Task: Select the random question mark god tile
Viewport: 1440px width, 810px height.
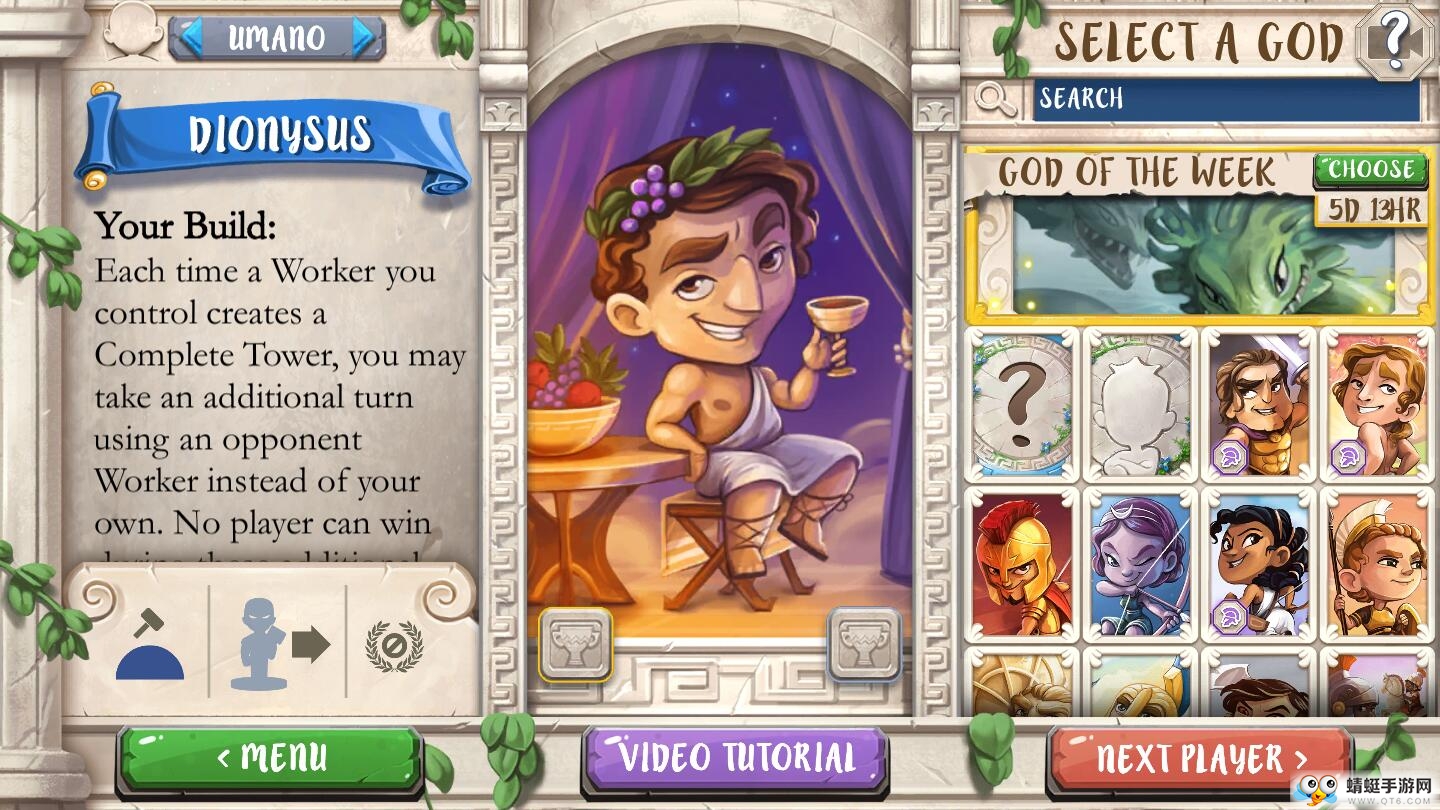Action: pos(1022,404)
